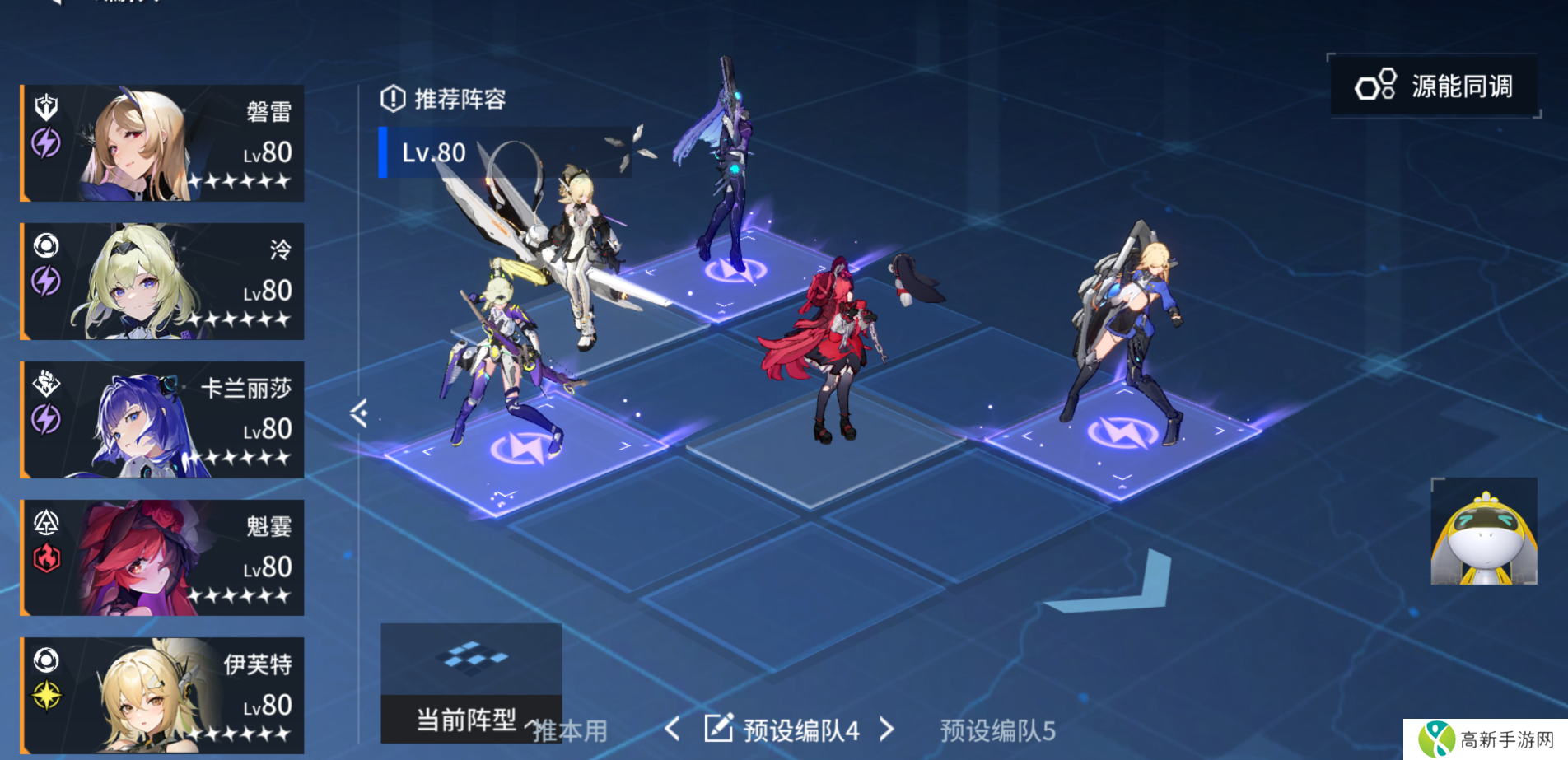
Task: Switch to the 预设编队5 tab
Action: [999, 730]
